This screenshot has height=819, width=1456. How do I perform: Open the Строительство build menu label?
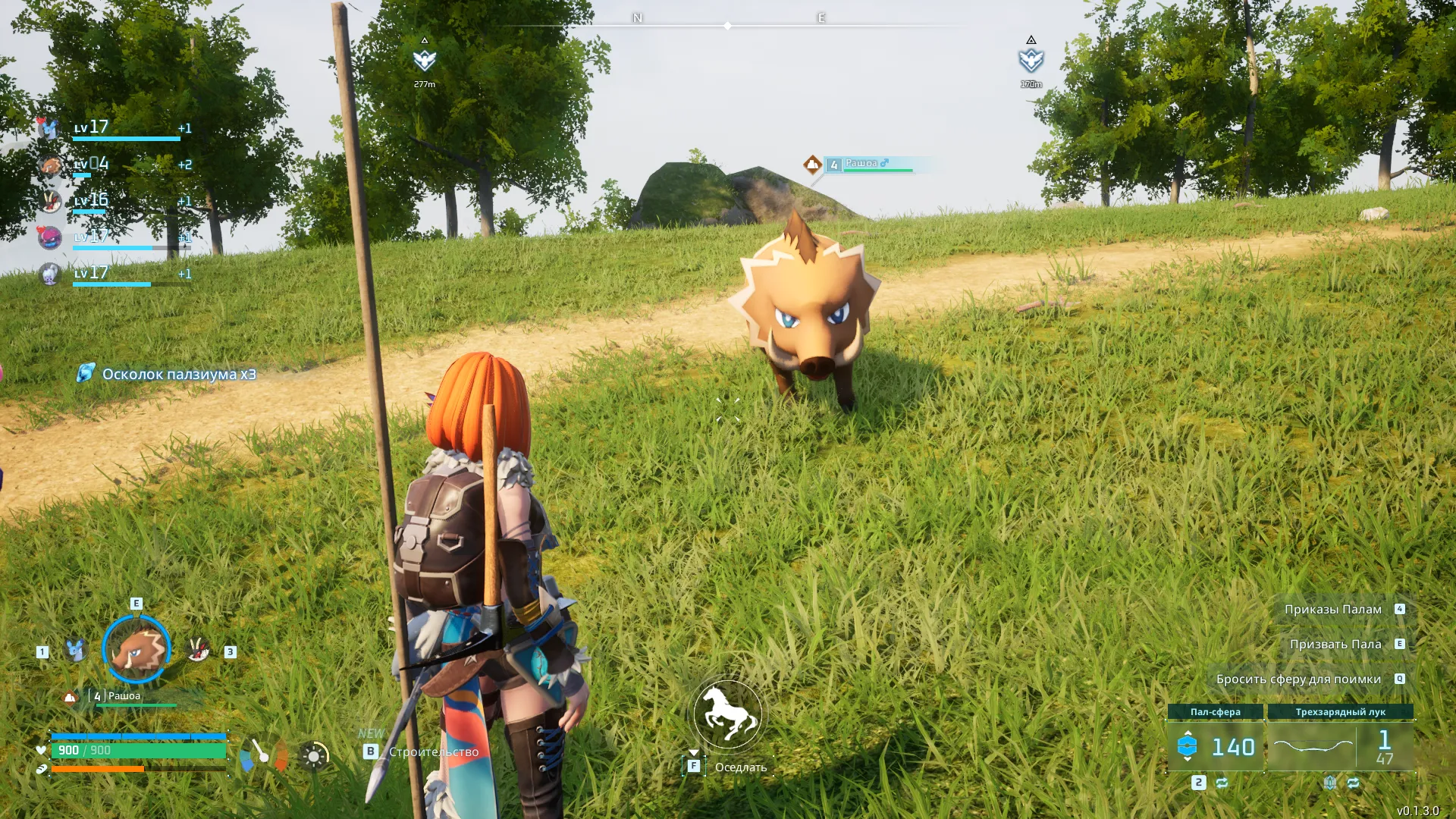[x=433, y=752]
